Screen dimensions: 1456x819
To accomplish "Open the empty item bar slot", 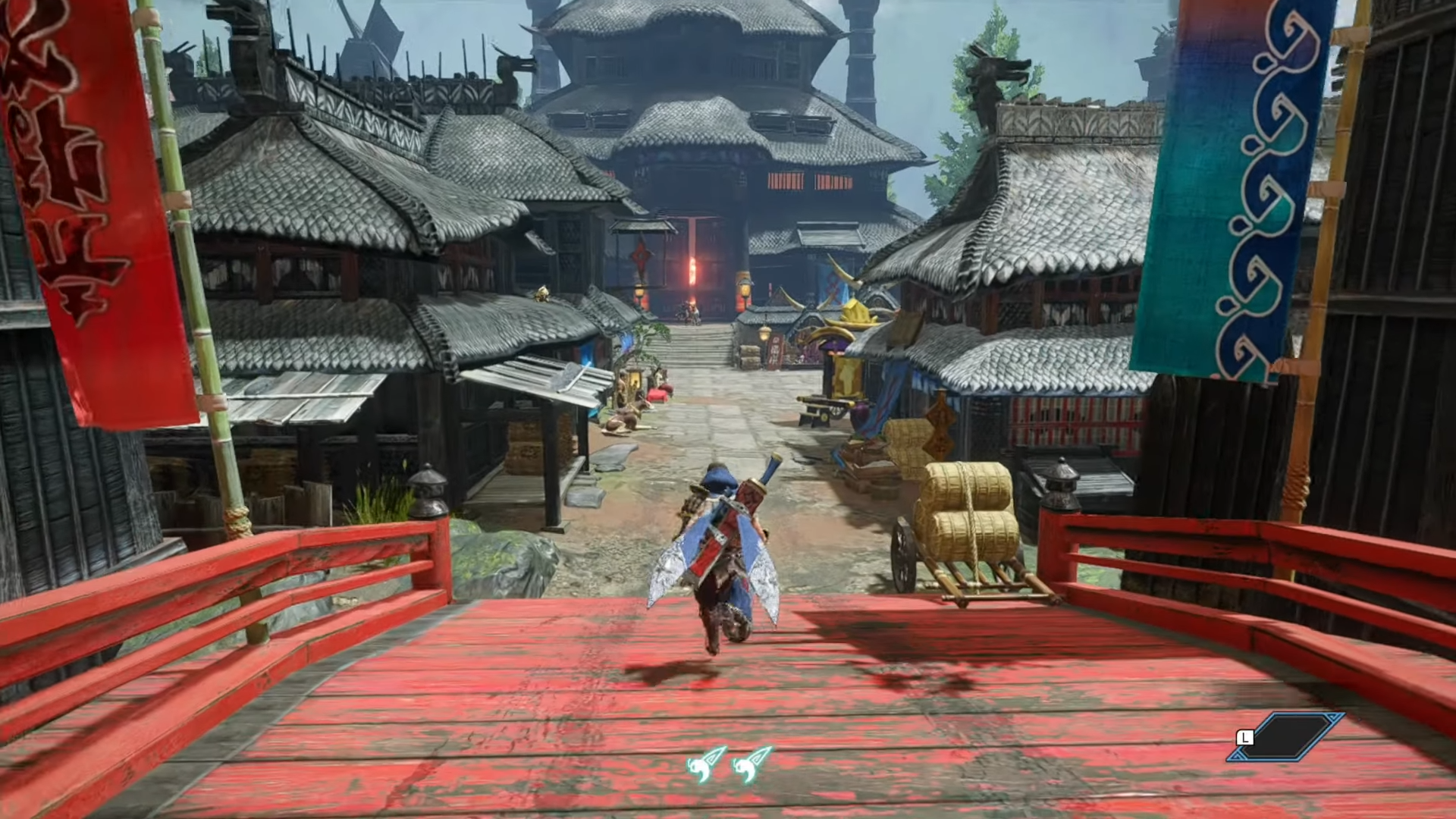I will [x=1287, y=736].
